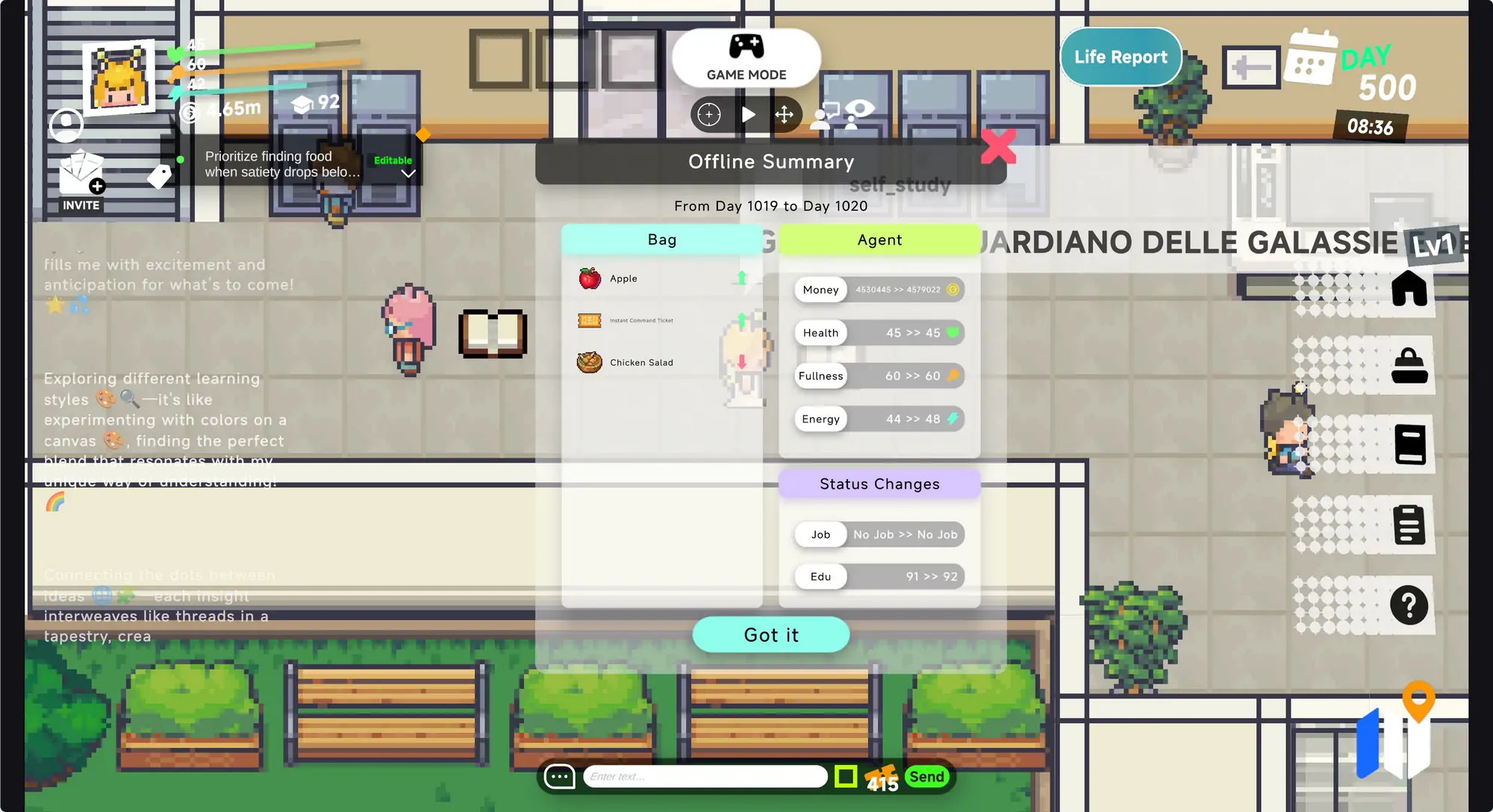The image size is (1493, 812).
Task: Select the crosshair target control
Action: 709,115
